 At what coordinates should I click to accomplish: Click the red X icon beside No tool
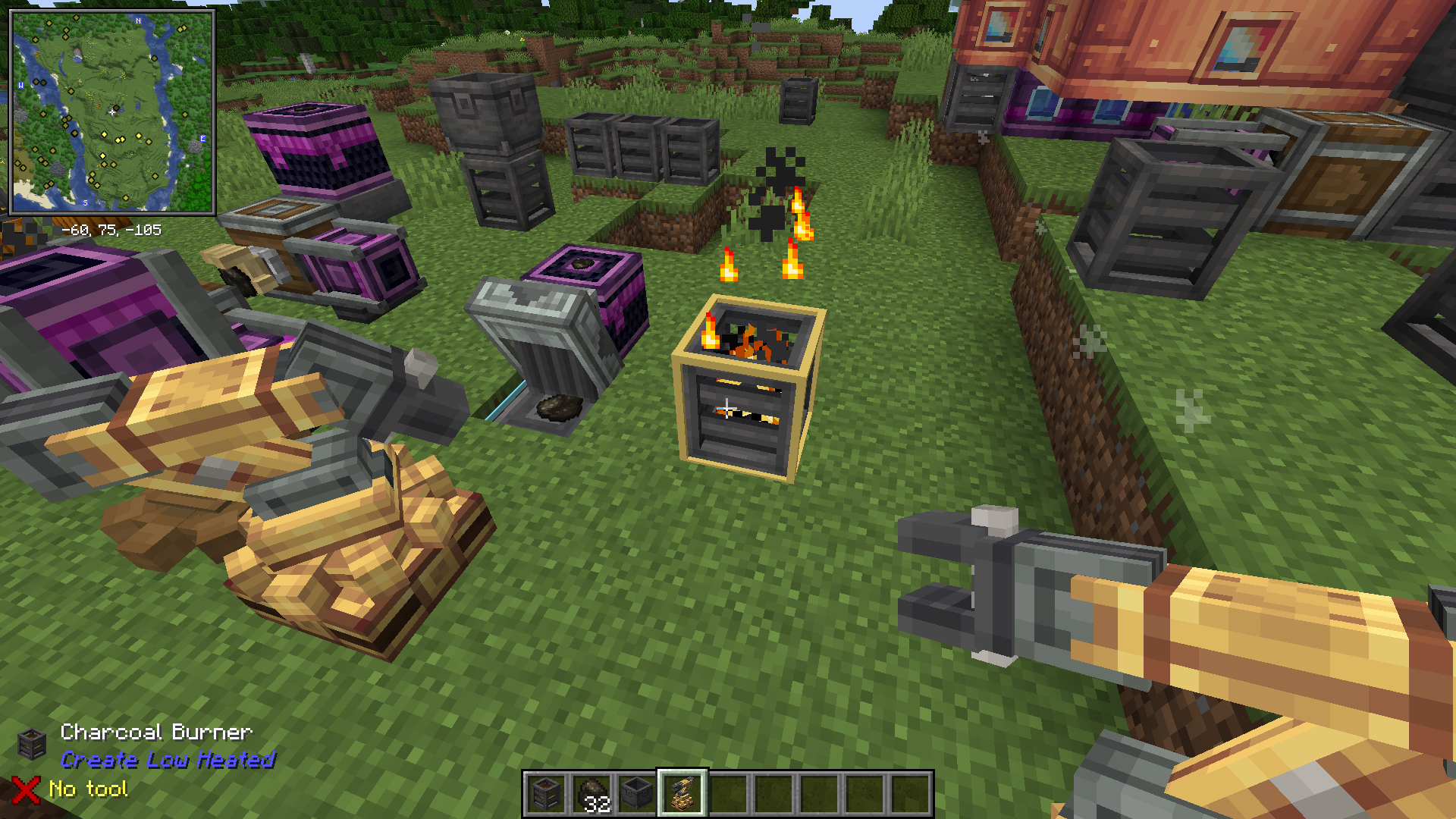tap(25, 789)
